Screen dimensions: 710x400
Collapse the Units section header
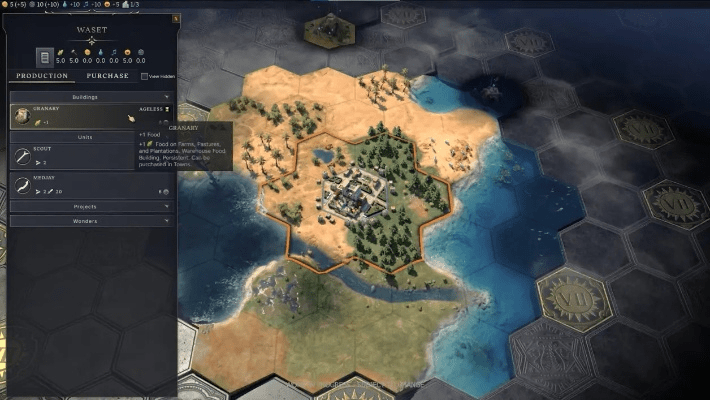click(91, 137)
